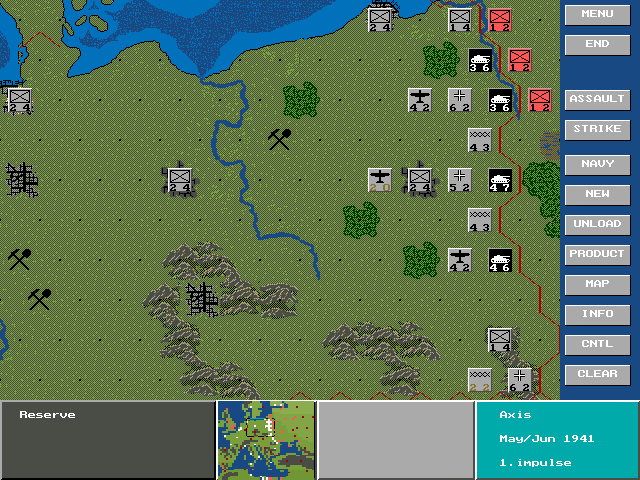Select the STRIKE command button
This screenshot has width=640, height=480.
coord(597,129)
